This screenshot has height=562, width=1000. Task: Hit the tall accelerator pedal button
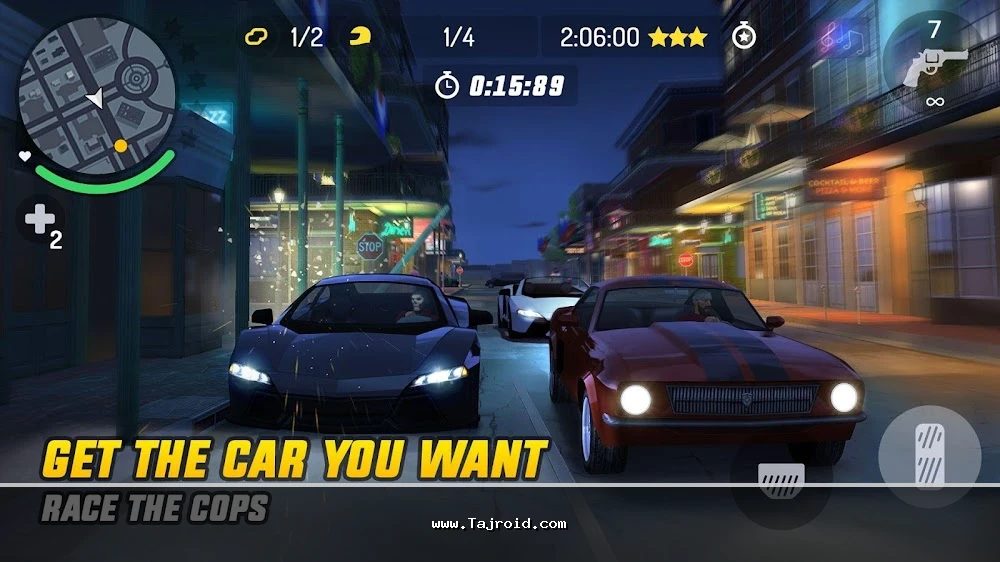click(x=928, y=455)
